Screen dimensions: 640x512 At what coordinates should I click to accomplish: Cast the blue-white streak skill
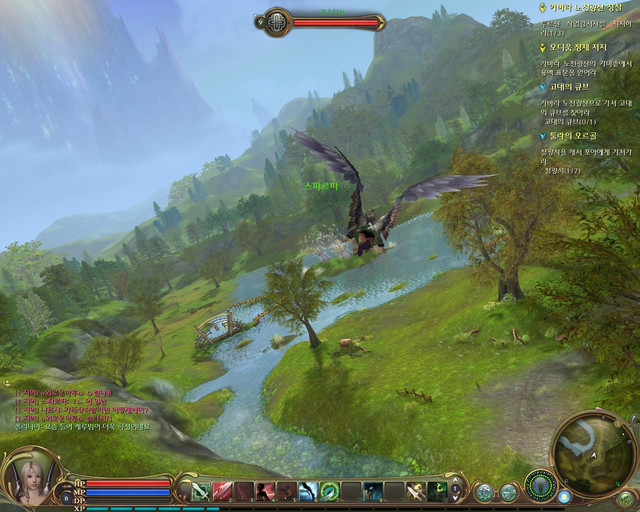pos(308,491)
